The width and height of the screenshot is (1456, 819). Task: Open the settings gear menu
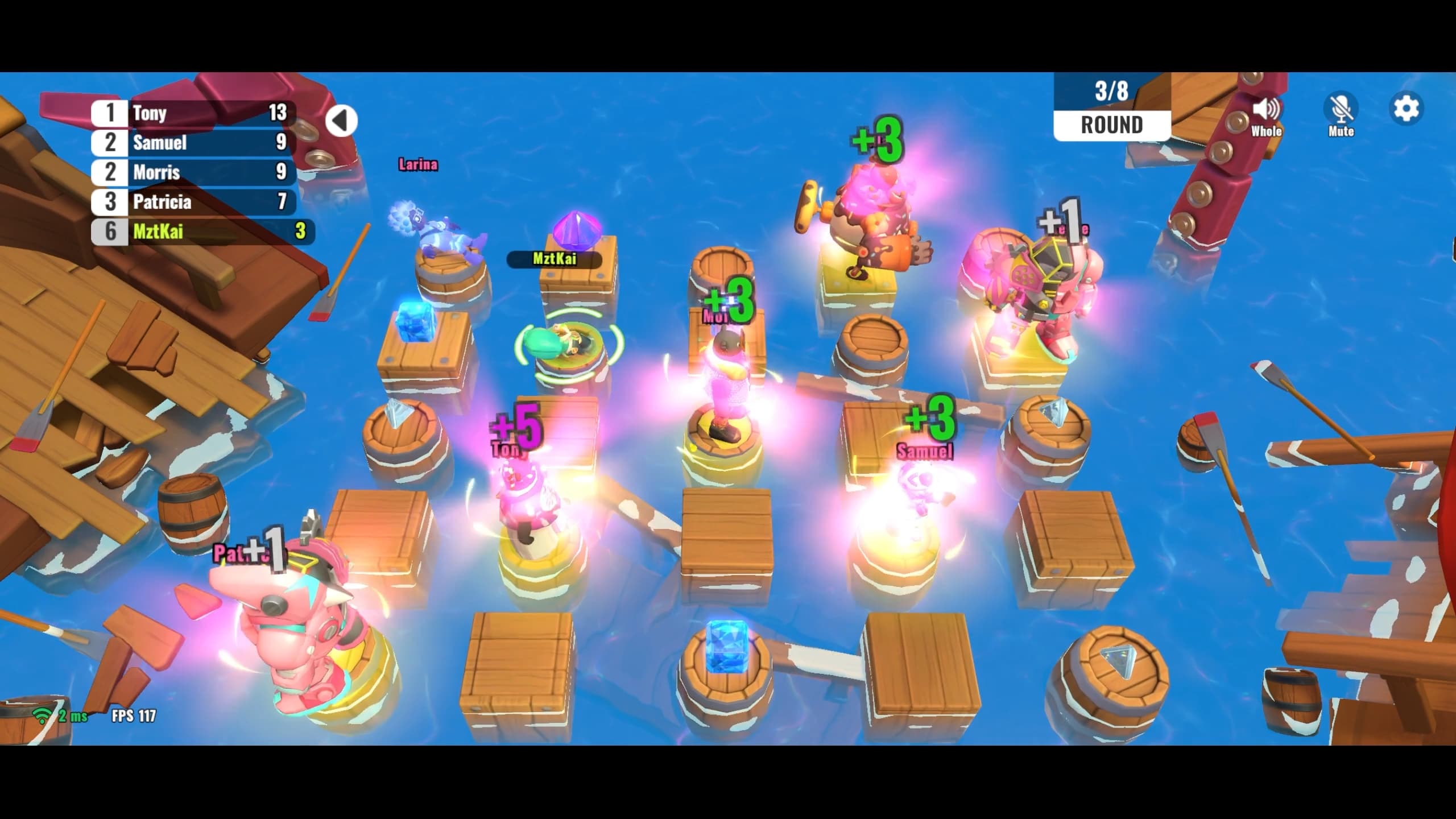[1406, 109]
